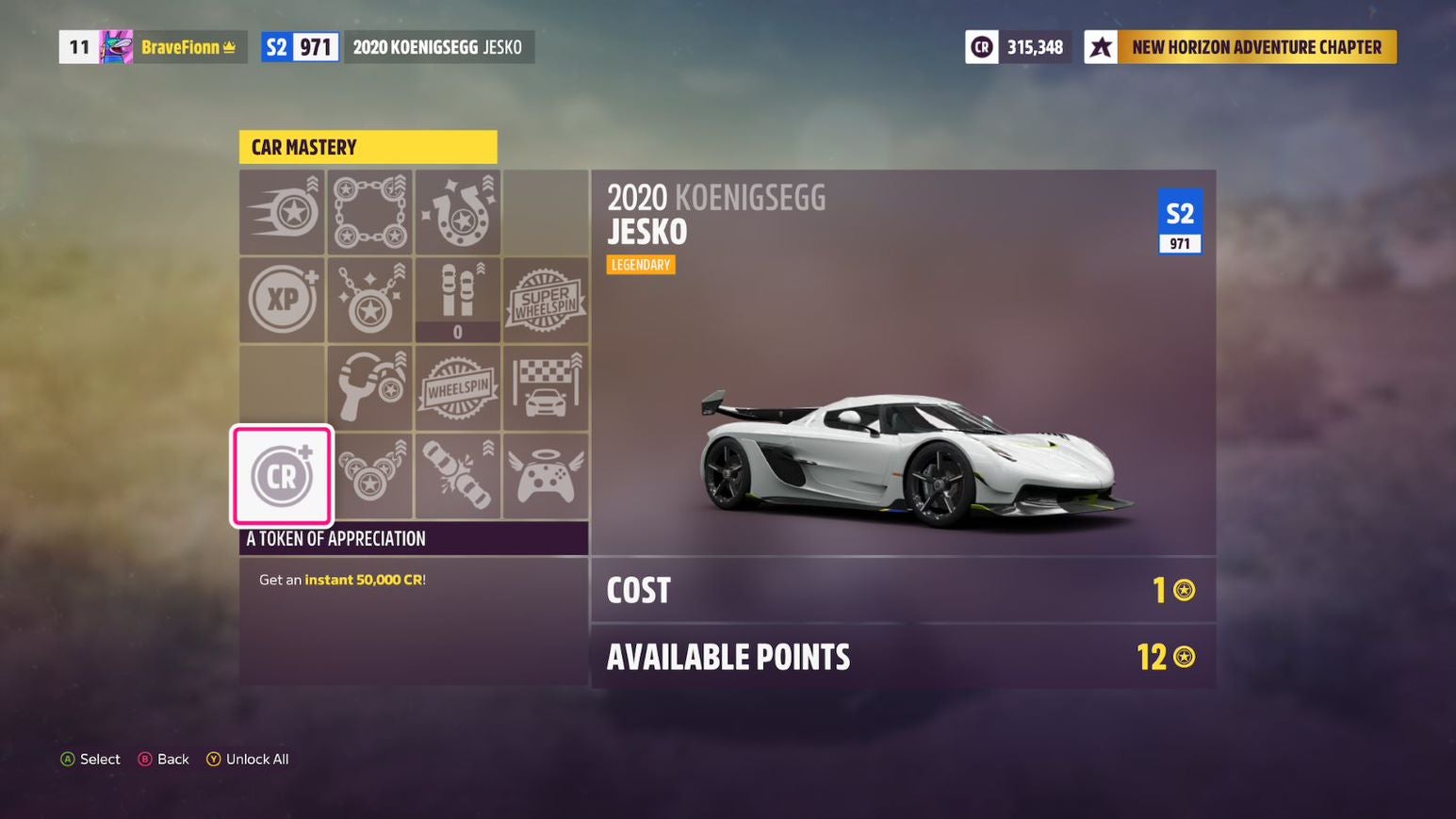Choose the square chain of wheels perk
Image resolution: width=1456 pixels, height=819 pixels.
369,212
